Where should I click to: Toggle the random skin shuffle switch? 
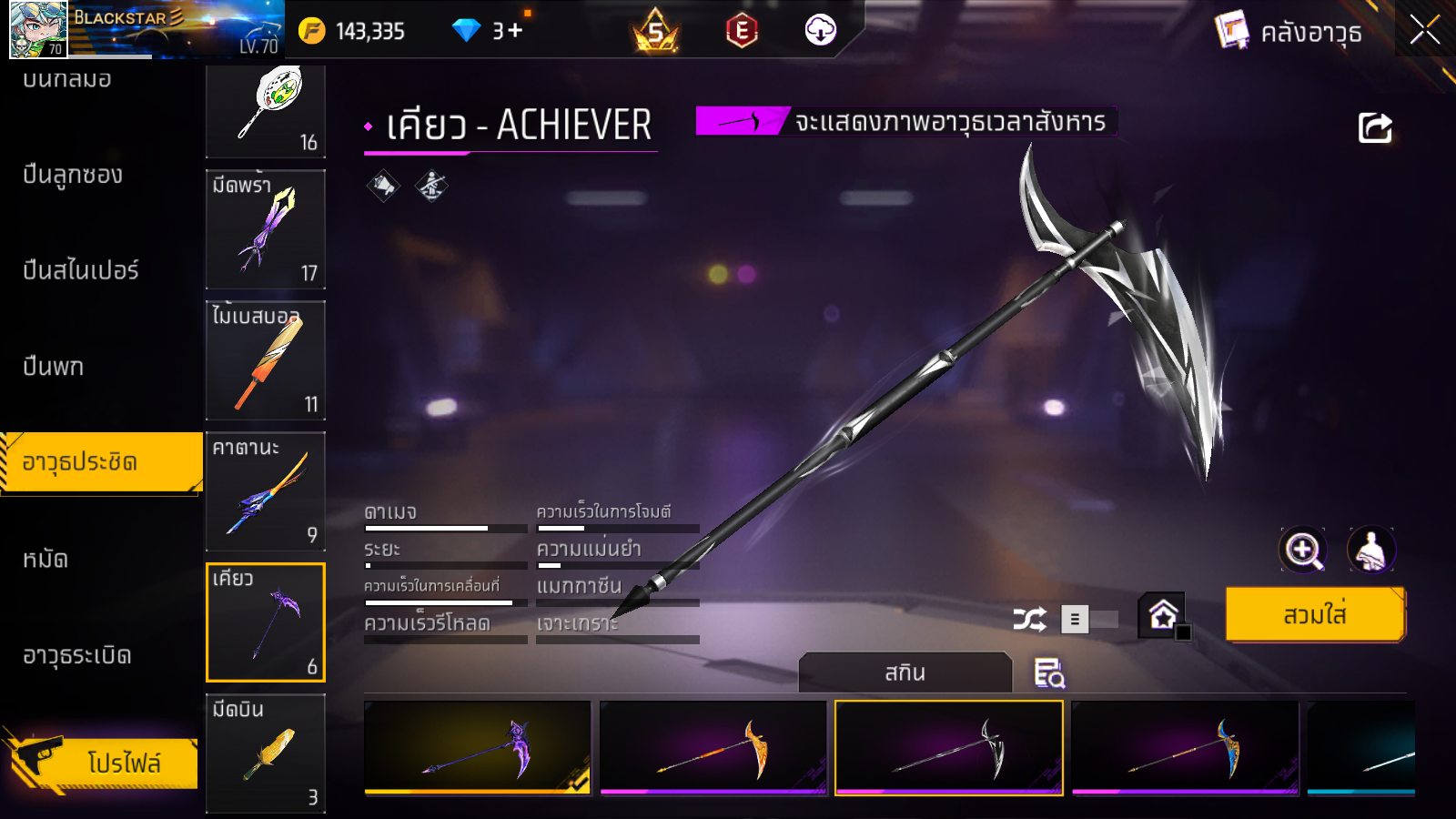point(1090,620)
